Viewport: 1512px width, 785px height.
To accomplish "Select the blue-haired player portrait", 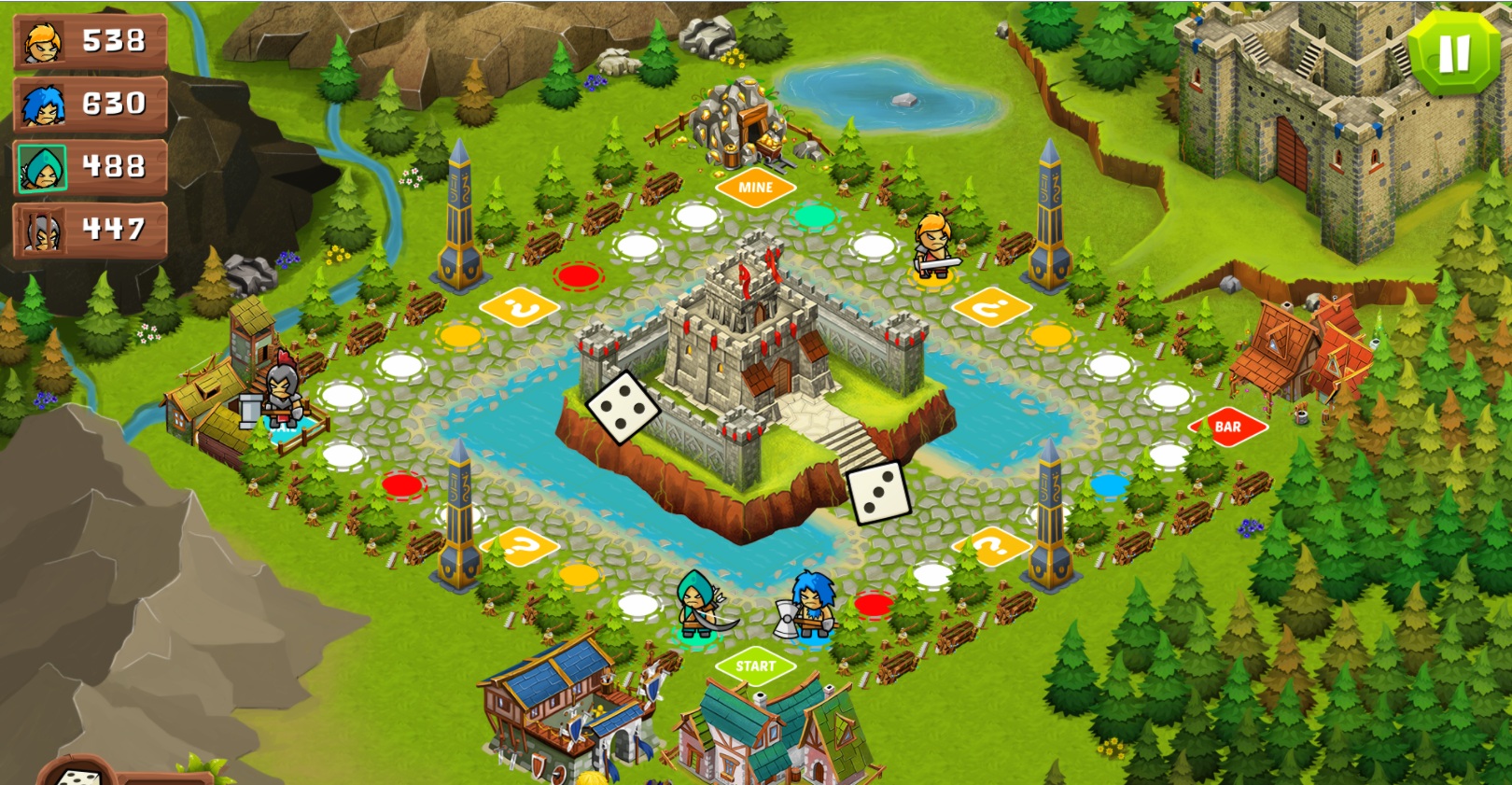I will tap(43, 105).
